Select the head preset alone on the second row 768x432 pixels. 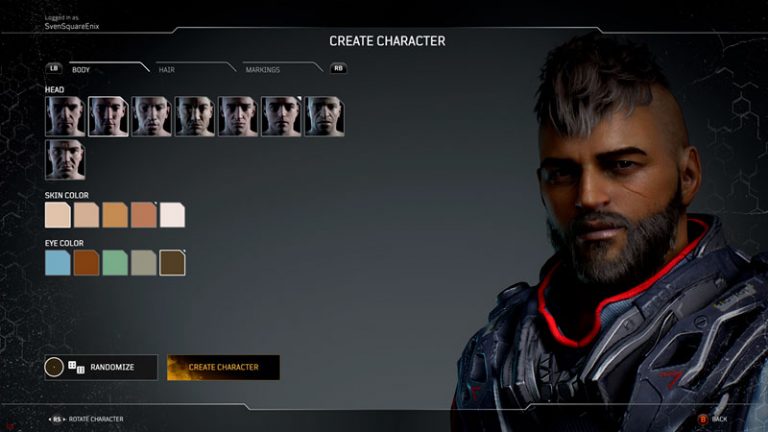pyautogui.click(x=65, y=160)
